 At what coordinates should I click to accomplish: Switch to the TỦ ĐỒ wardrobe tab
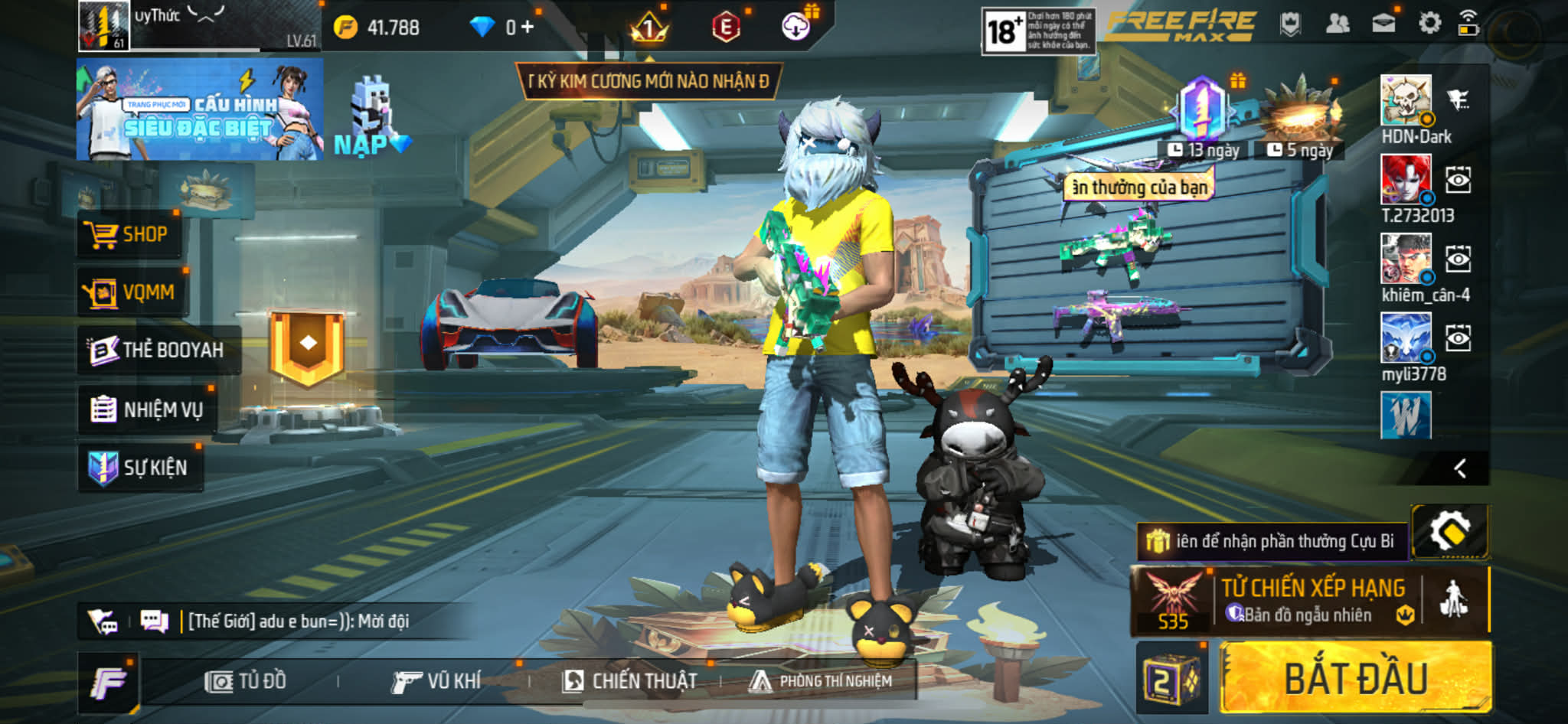(247, 681)
